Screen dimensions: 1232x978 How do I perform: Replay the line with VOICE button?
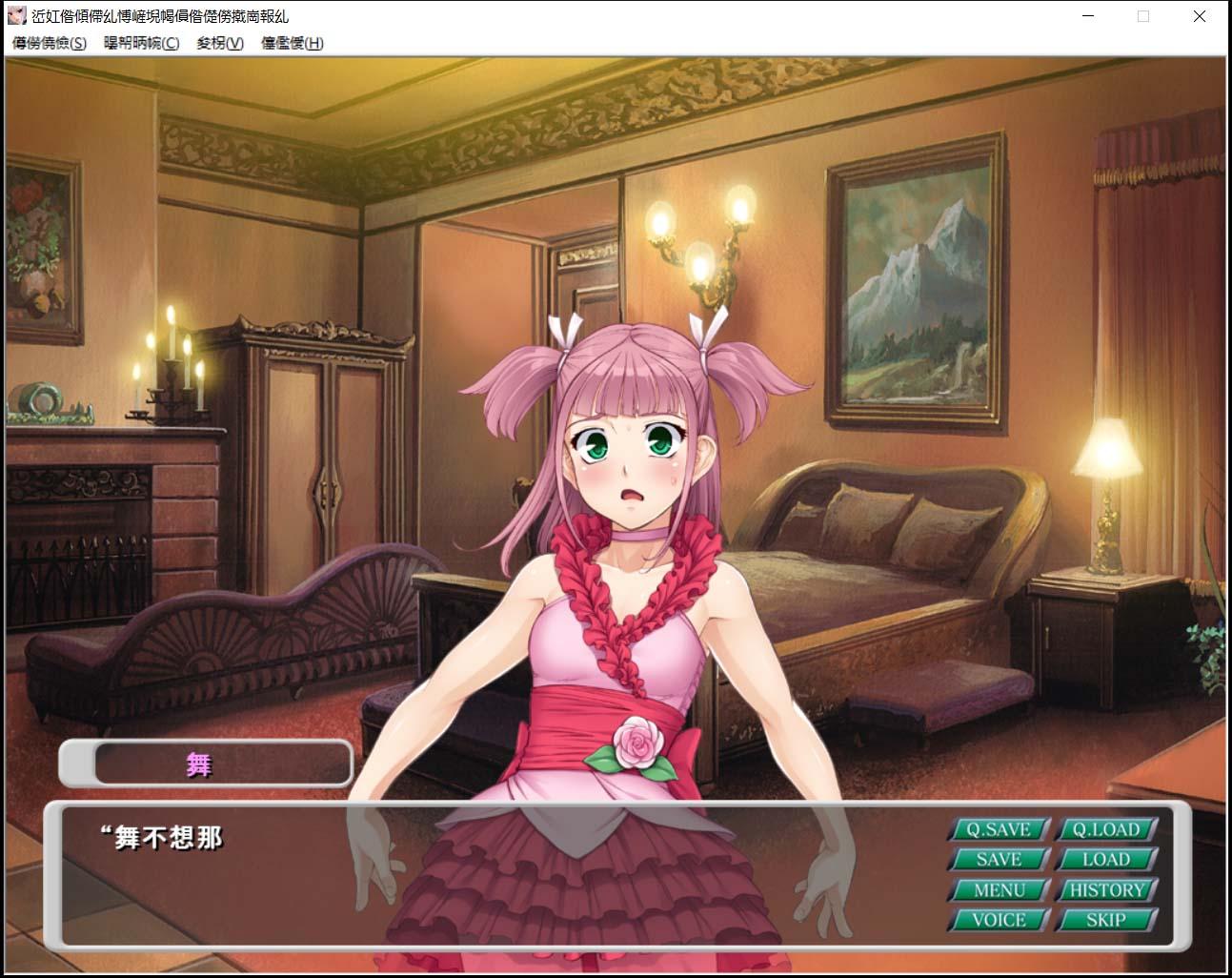(999, 921)
